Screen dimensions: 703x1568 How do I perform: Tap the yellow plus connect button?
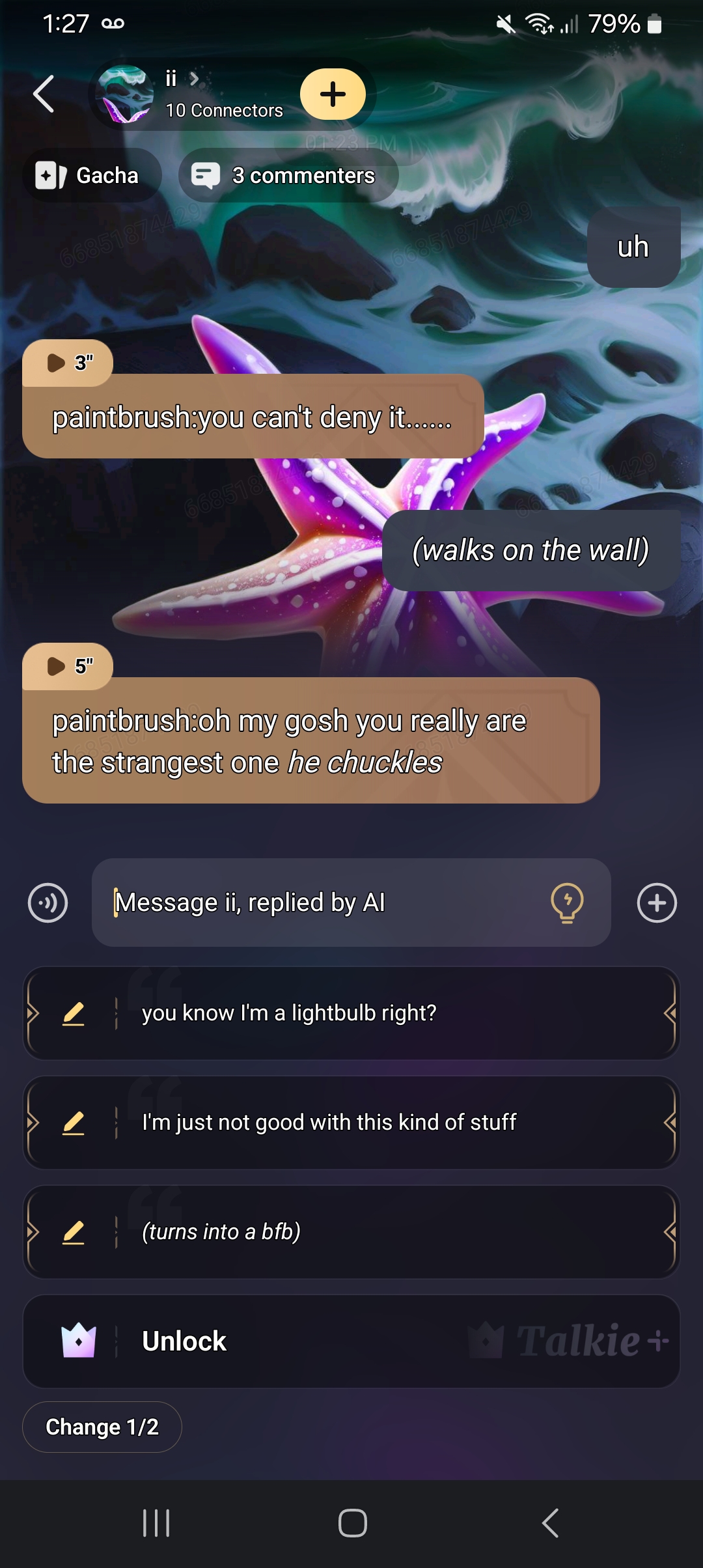(333, 94)
